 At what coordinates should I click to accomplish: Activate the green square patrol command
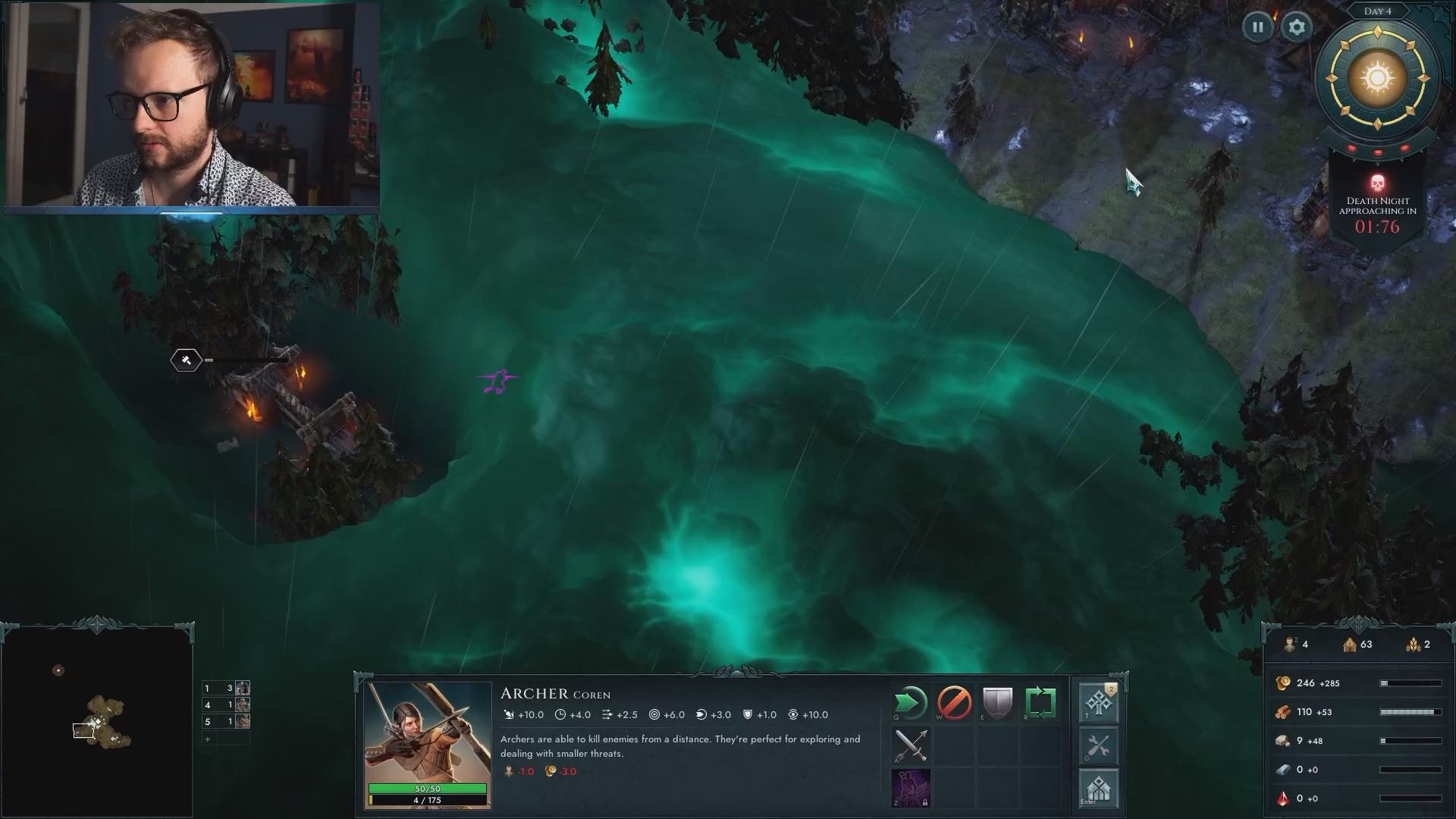(1040, 703)
